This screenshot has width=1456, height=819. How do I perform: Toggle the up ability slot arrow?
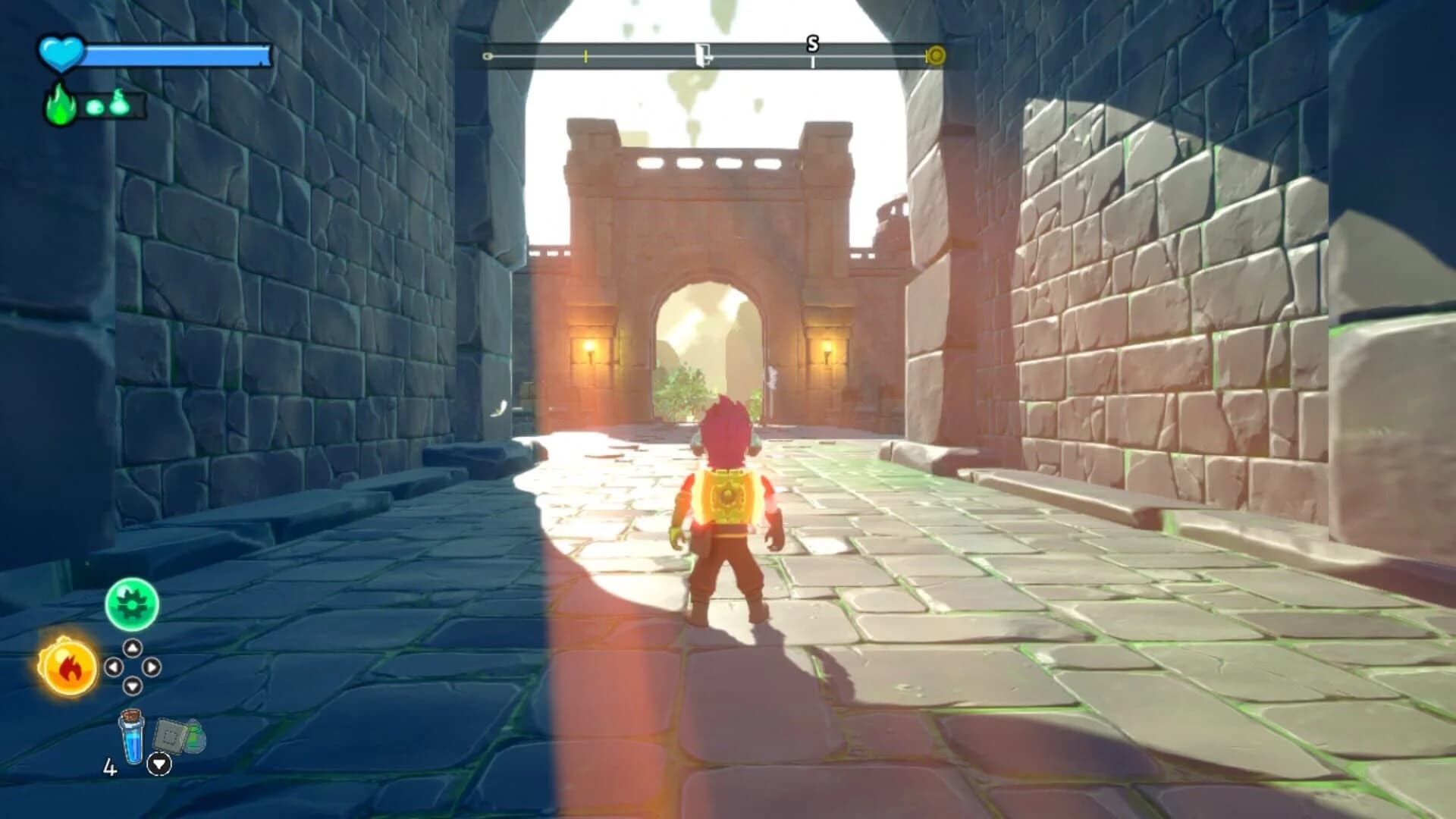tap(133, 648)
